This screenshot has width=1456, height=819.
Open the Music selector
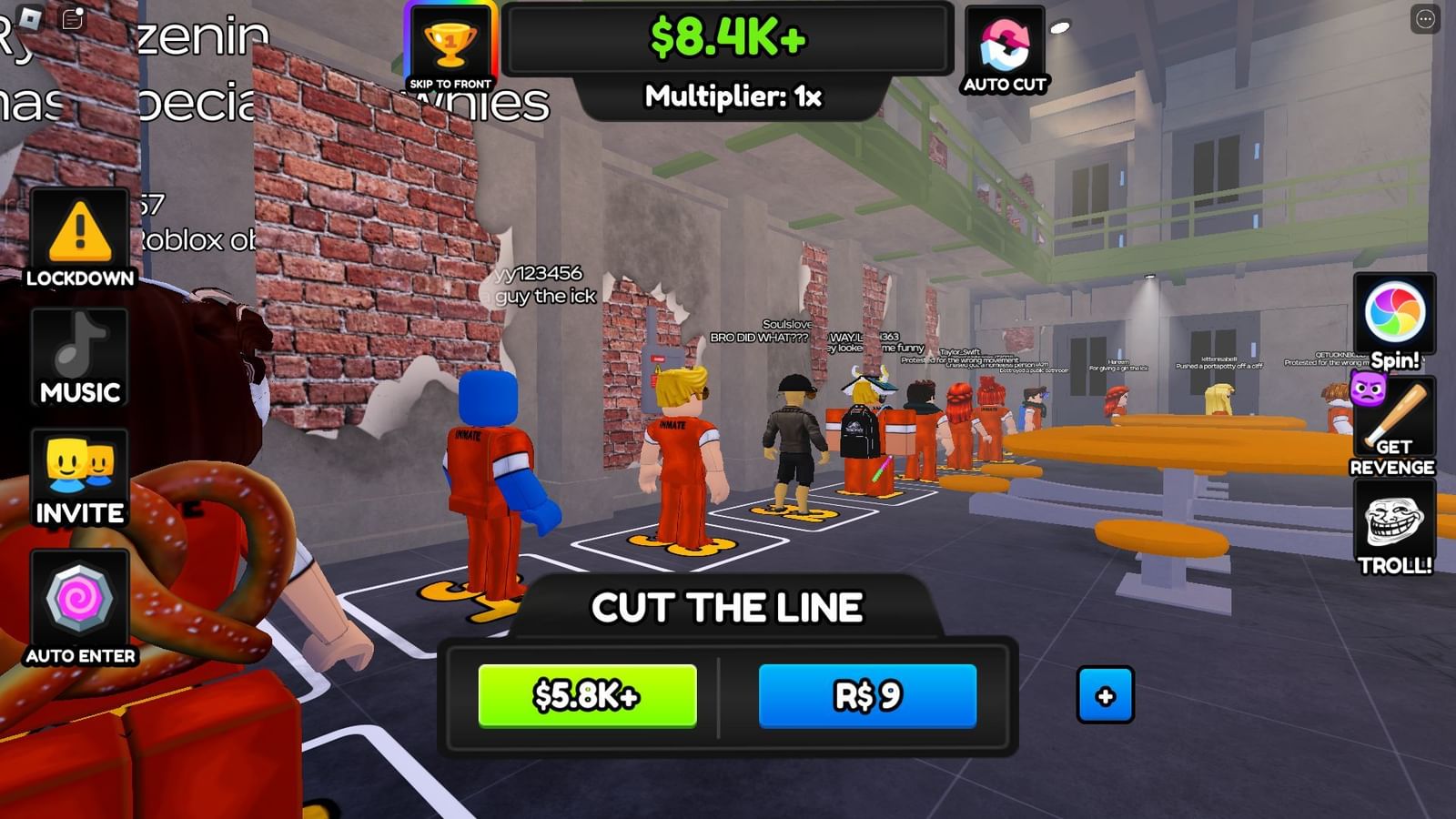(x=80, y=357)
